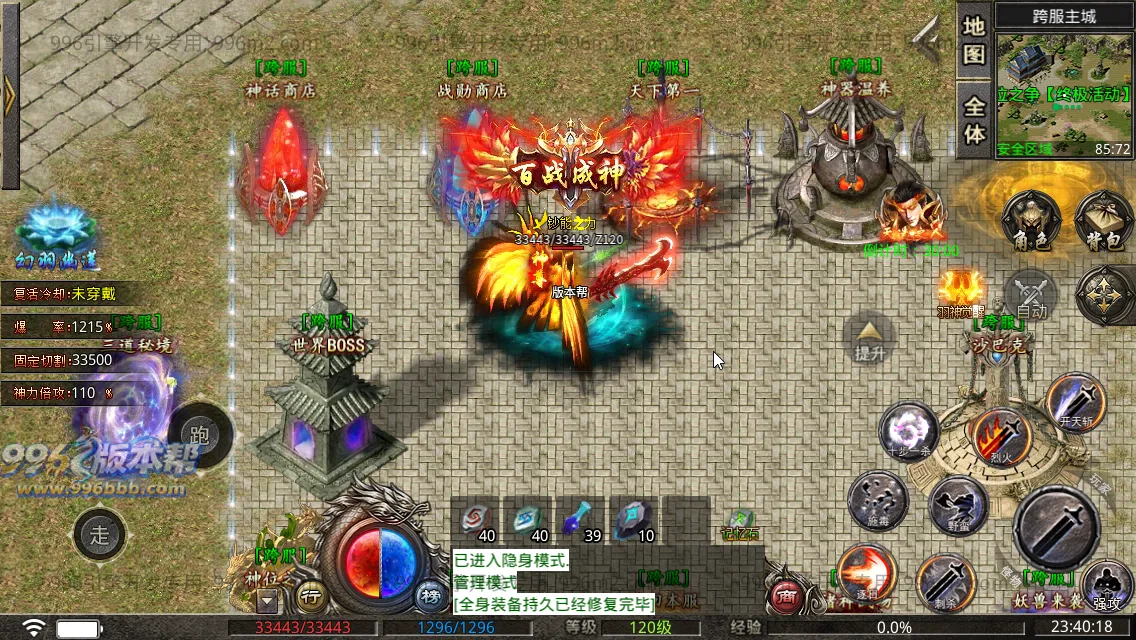Tap the 提升 upgrade arrow button
Viewport: 1136px width, 640px height.
[x=869, y=336]
